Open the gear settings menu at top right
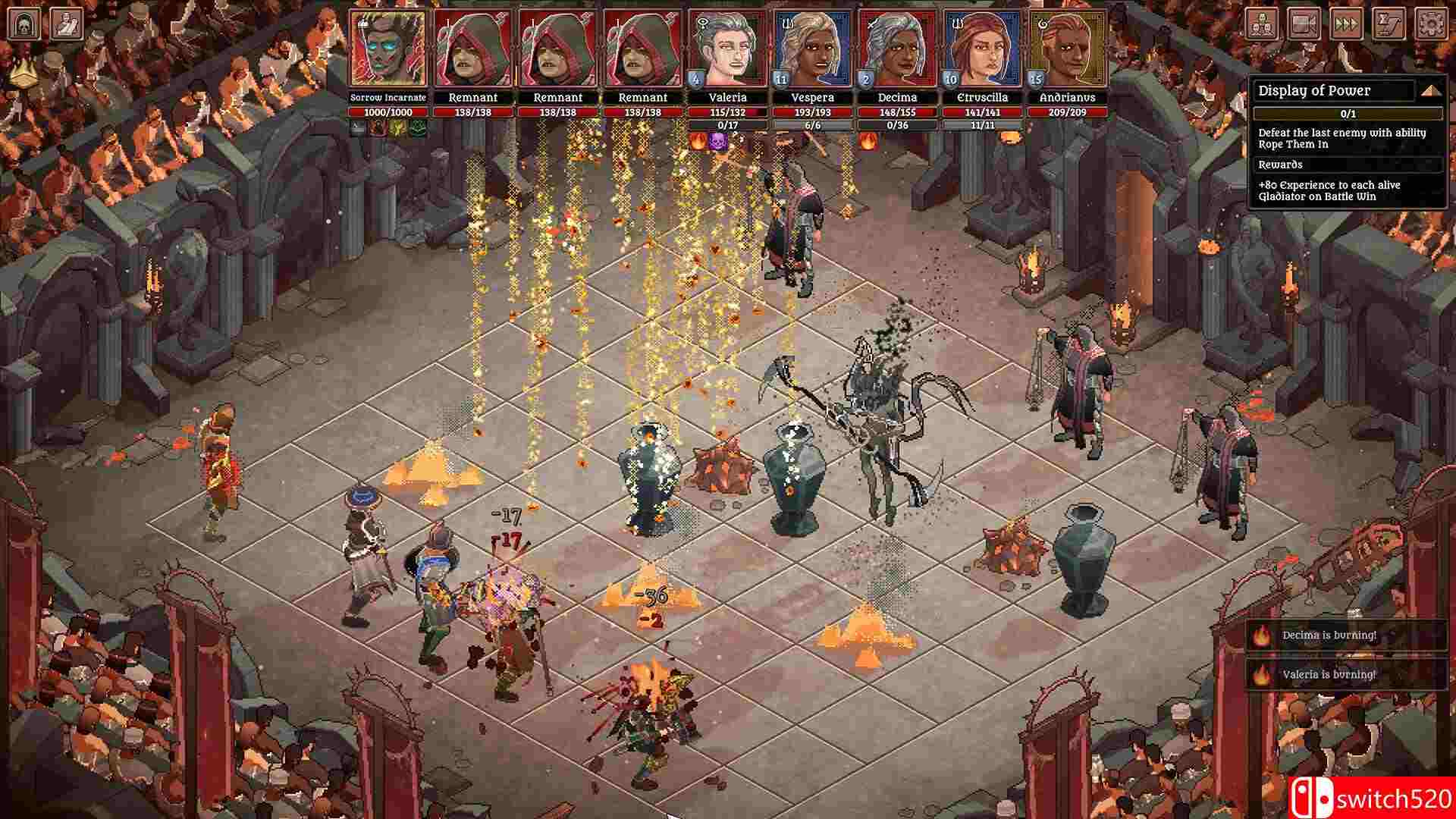1456x819 pixels. (x=1431, y=24)
